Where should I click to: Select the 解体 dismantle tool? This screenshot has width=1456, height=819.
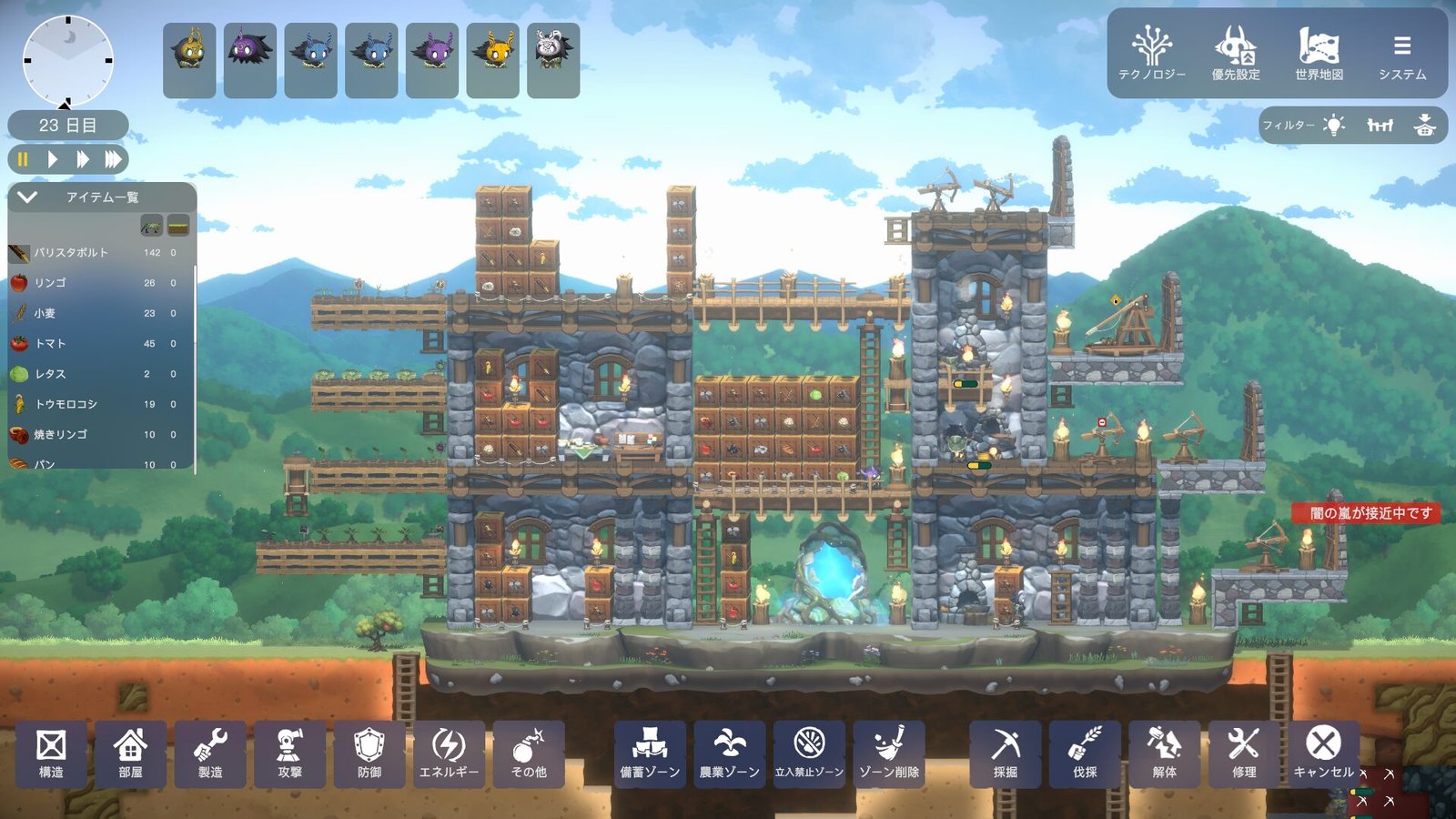coord(1164,753)
